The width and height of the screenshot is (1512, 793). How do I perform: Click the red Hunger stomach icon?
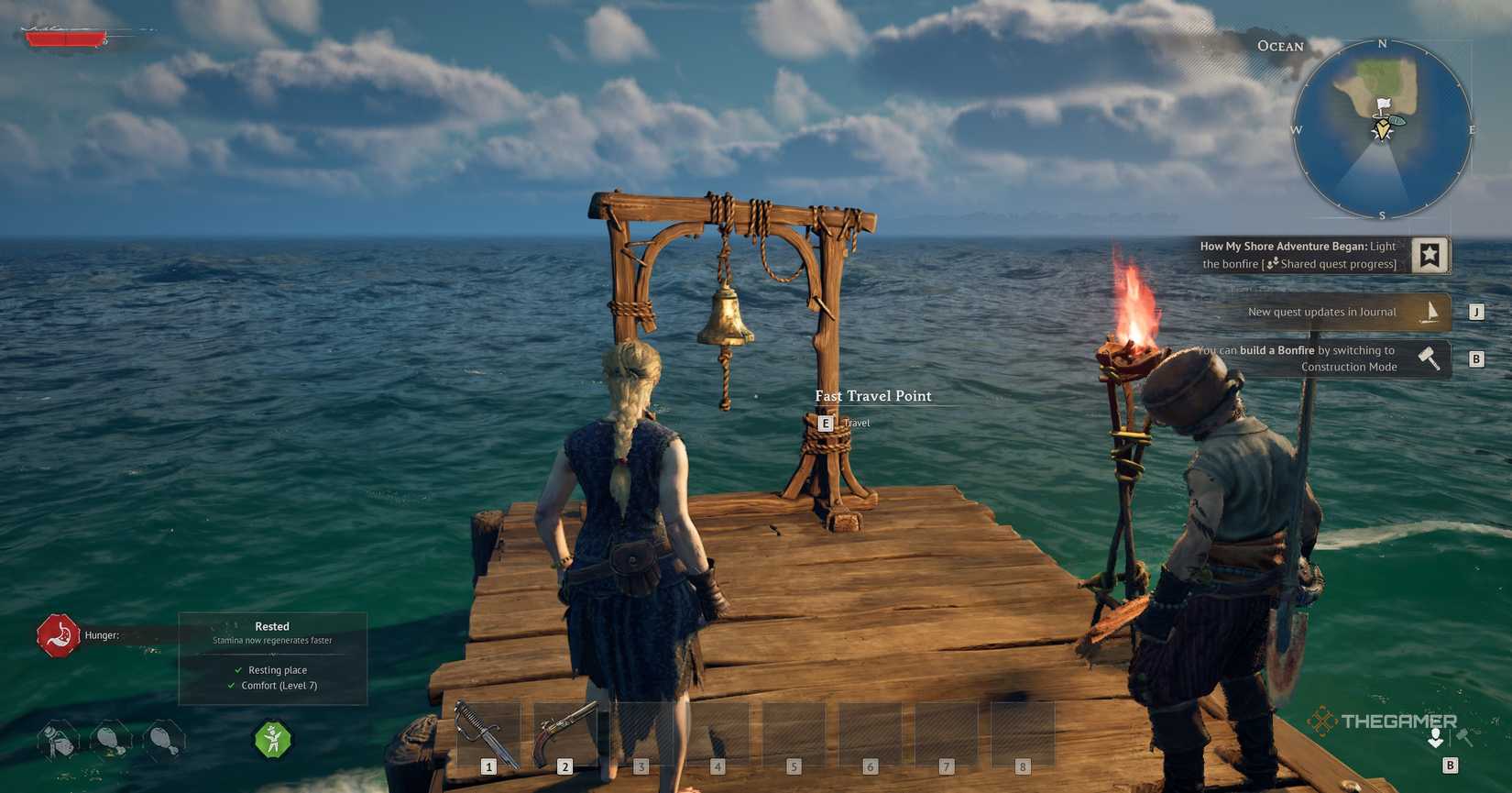click(x=58, y=634)
